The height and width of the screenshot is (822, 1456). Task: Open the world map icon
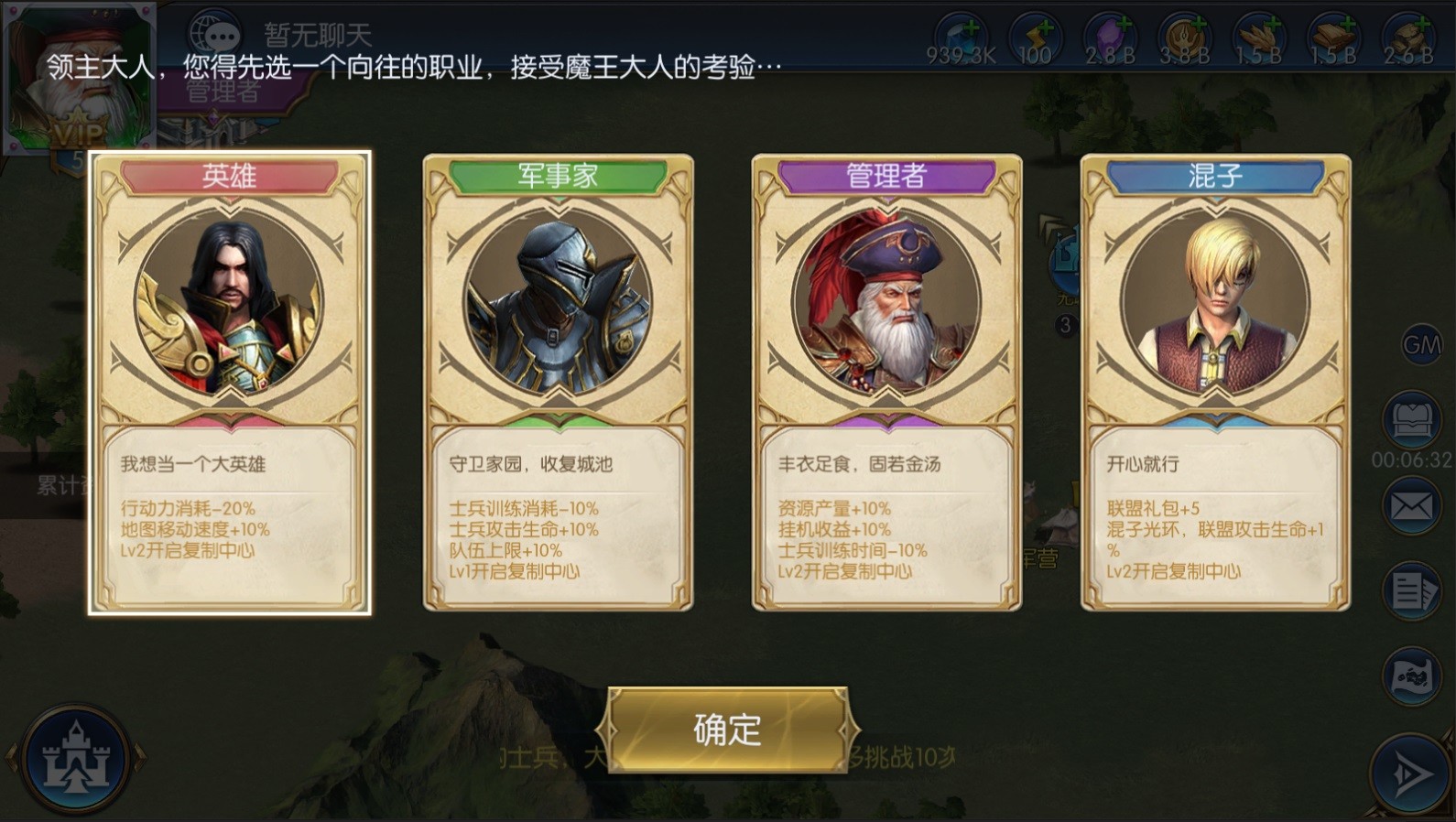click(x=1414, y=675)
